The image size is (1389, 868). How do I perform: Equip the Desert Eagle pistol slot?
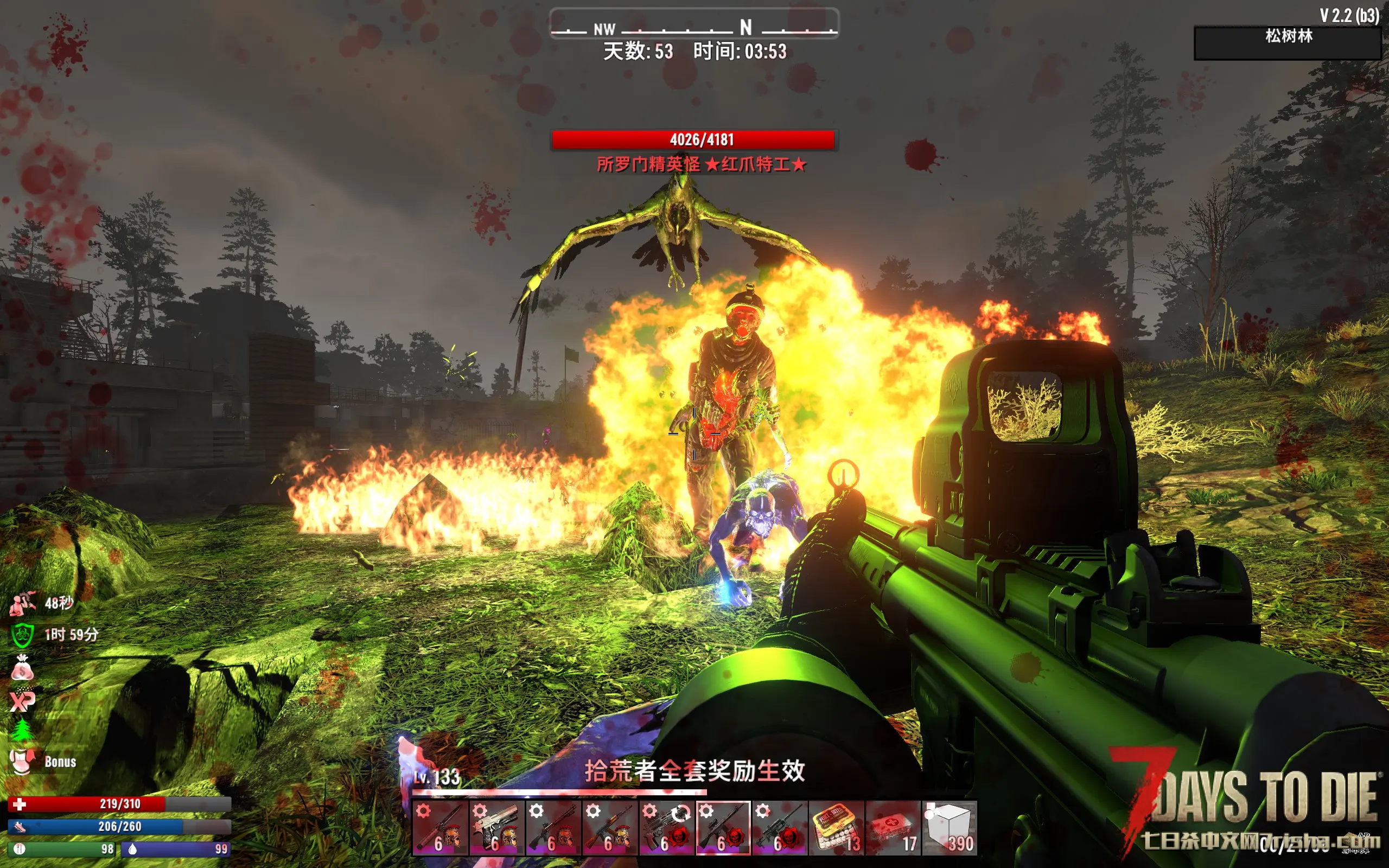[x=496, y=828]
